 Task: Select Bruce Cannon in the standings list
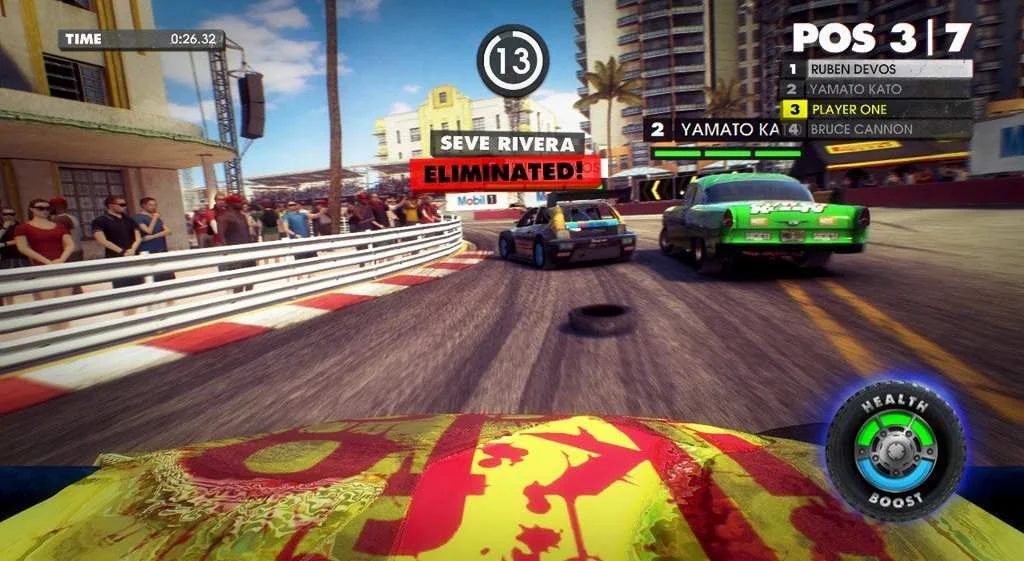(x=876, y=129)
